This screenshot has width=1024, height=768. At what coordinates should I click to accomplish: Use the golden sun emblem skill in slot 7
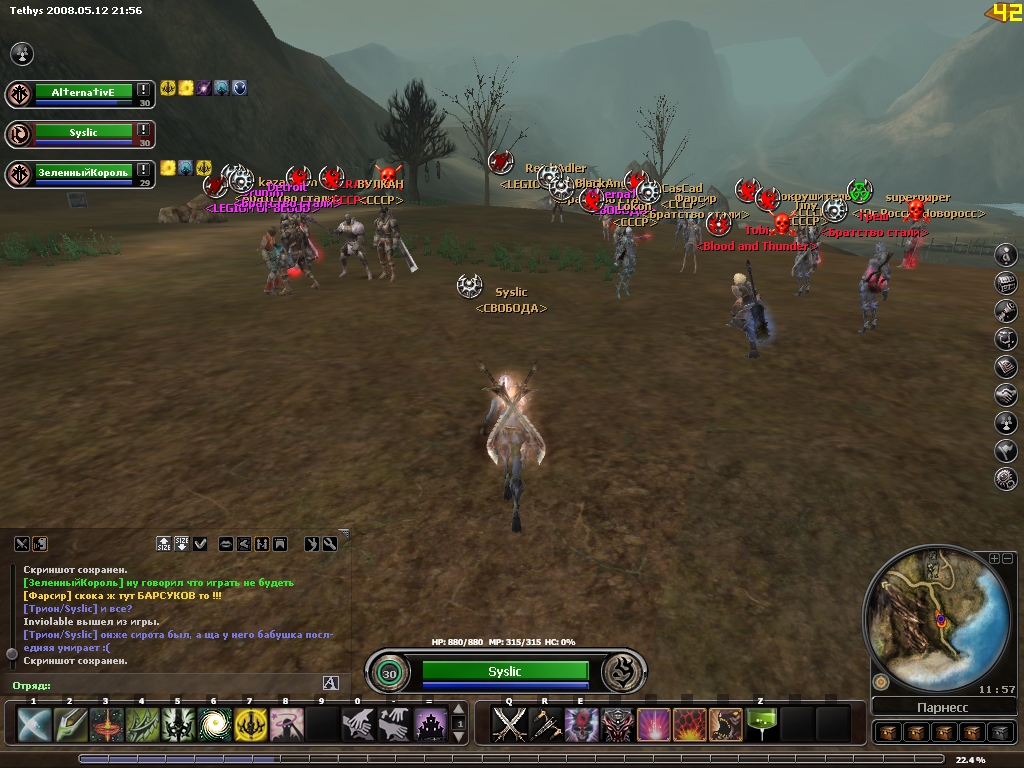(x=250, y=723)
